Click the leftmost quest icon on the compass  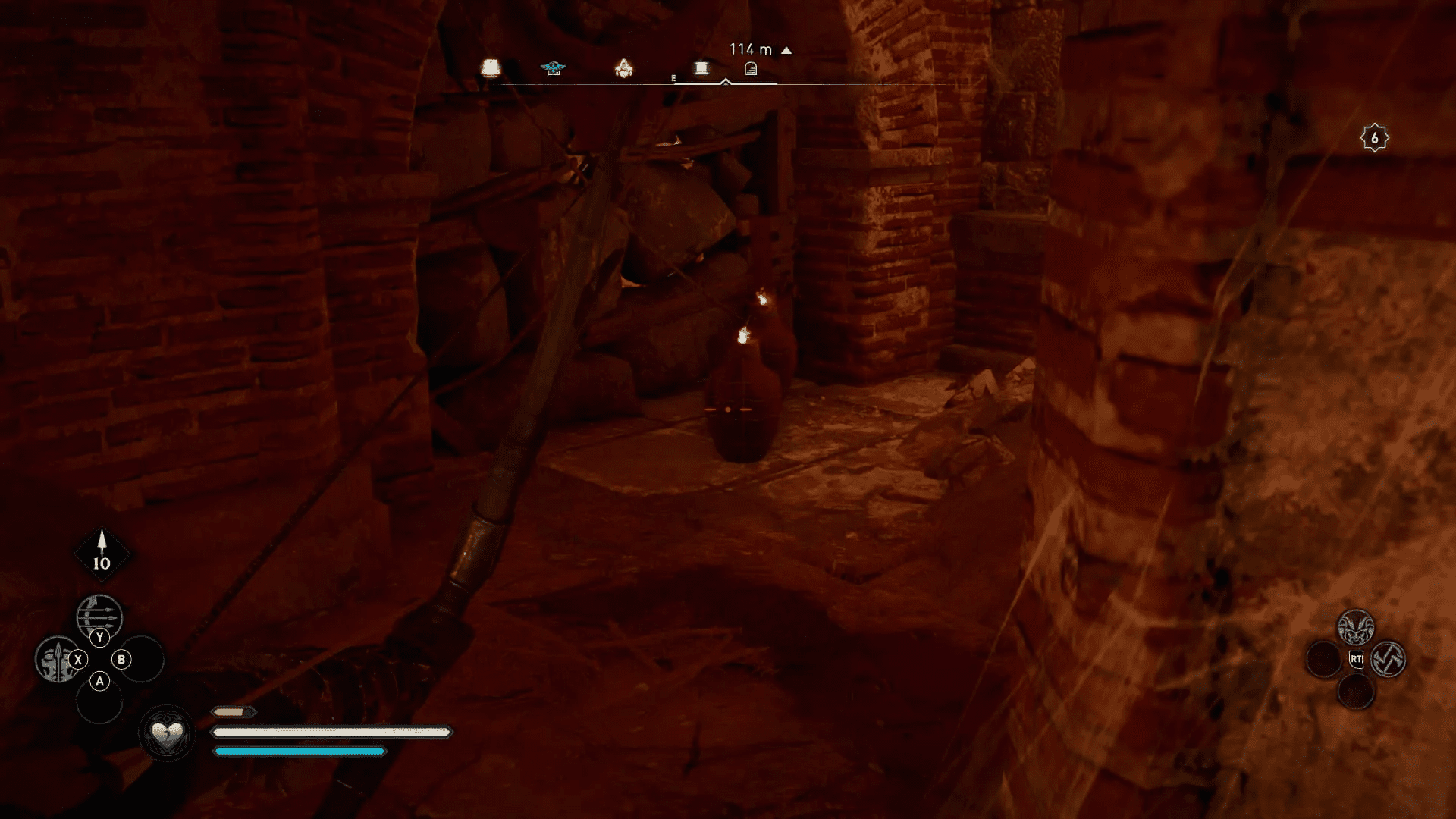click(x=491, y=68)
